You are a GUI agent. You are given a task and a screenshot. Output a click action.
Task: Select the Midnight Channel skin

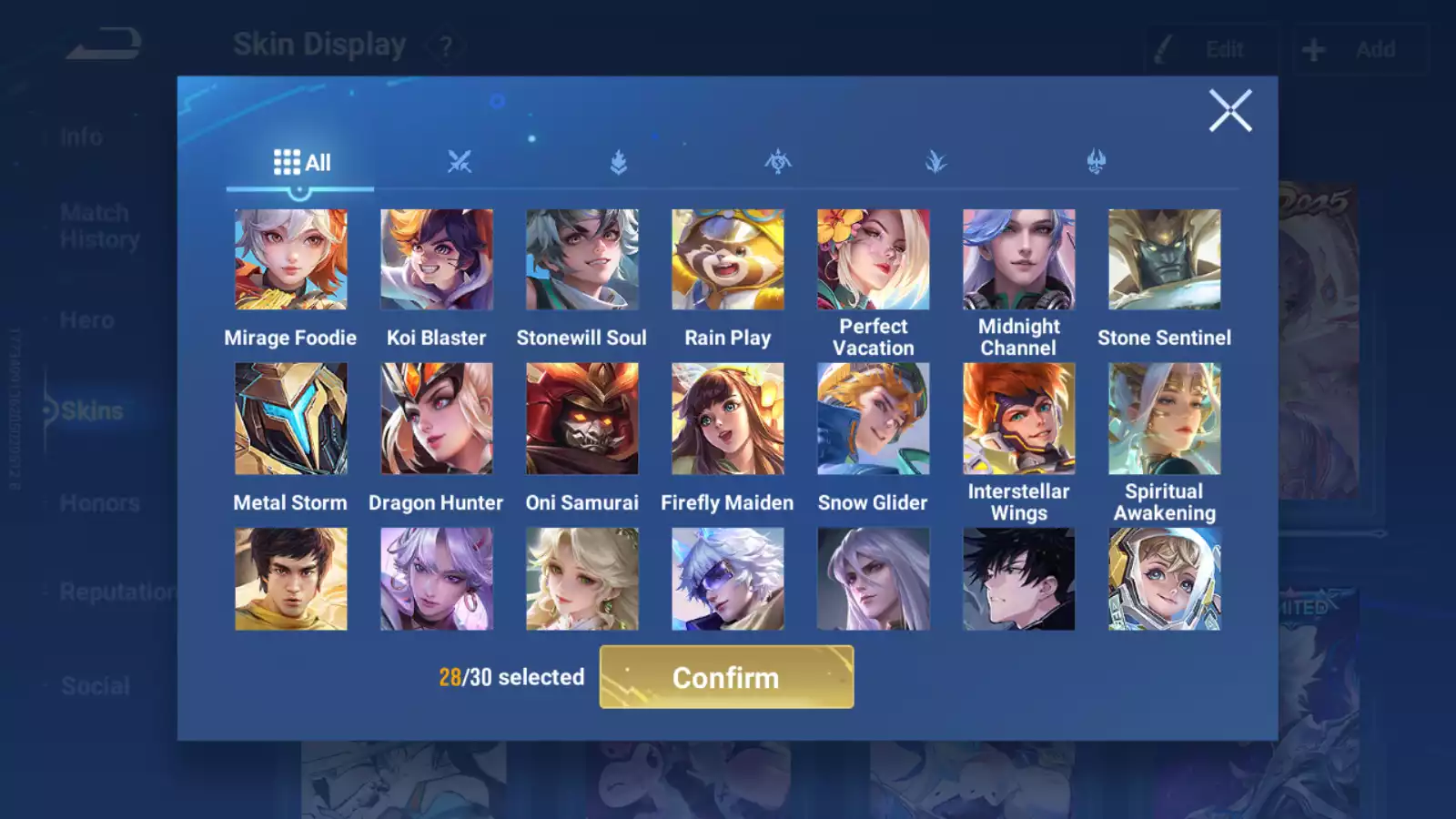click(1019, 259)
